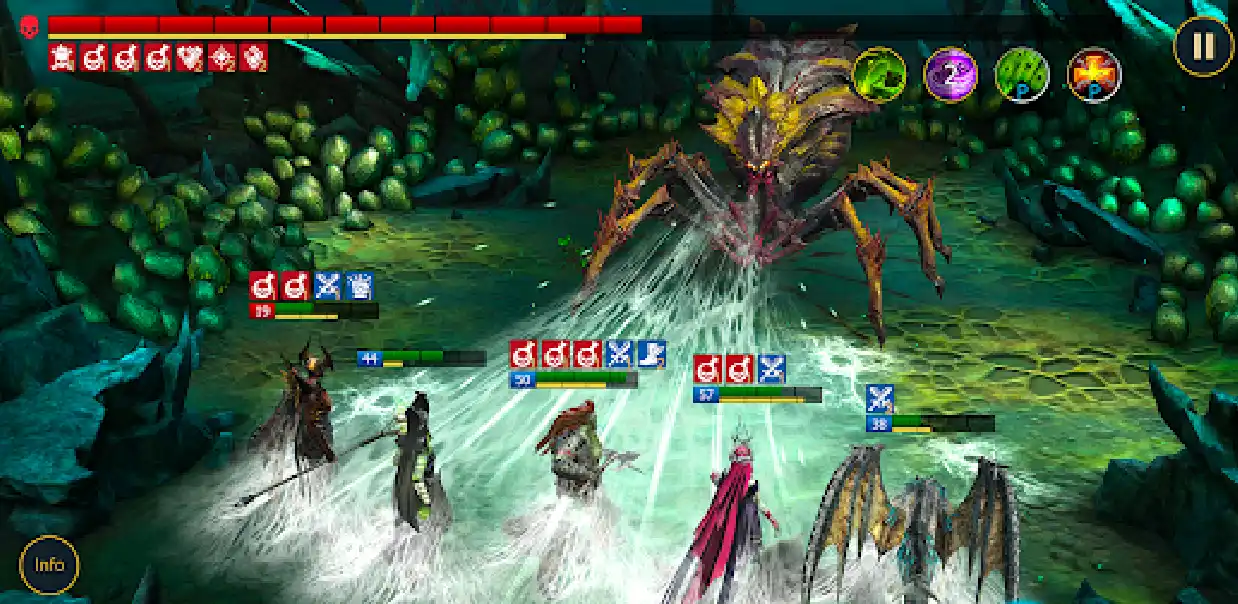Open the Info panel
The image size is (1238, 604).
(49, 564)
